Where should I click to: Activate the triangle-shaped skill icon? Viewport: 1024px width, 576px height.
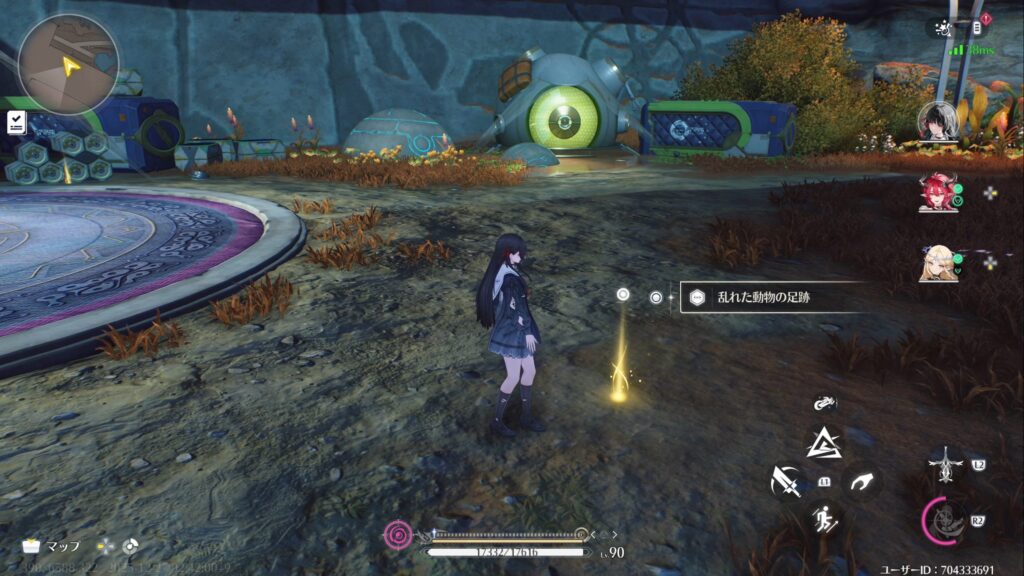pos(824,441)
